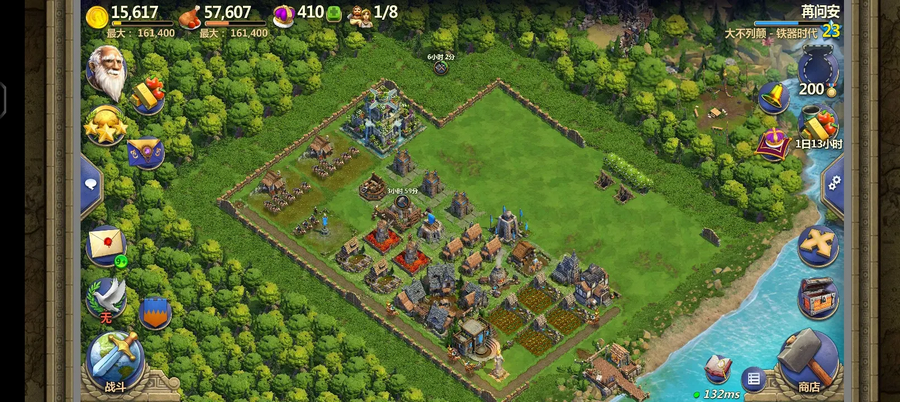Open the settings gear tab
This screenshot has width=900, height=402.
pyautogui.click(x=834, y=184)
